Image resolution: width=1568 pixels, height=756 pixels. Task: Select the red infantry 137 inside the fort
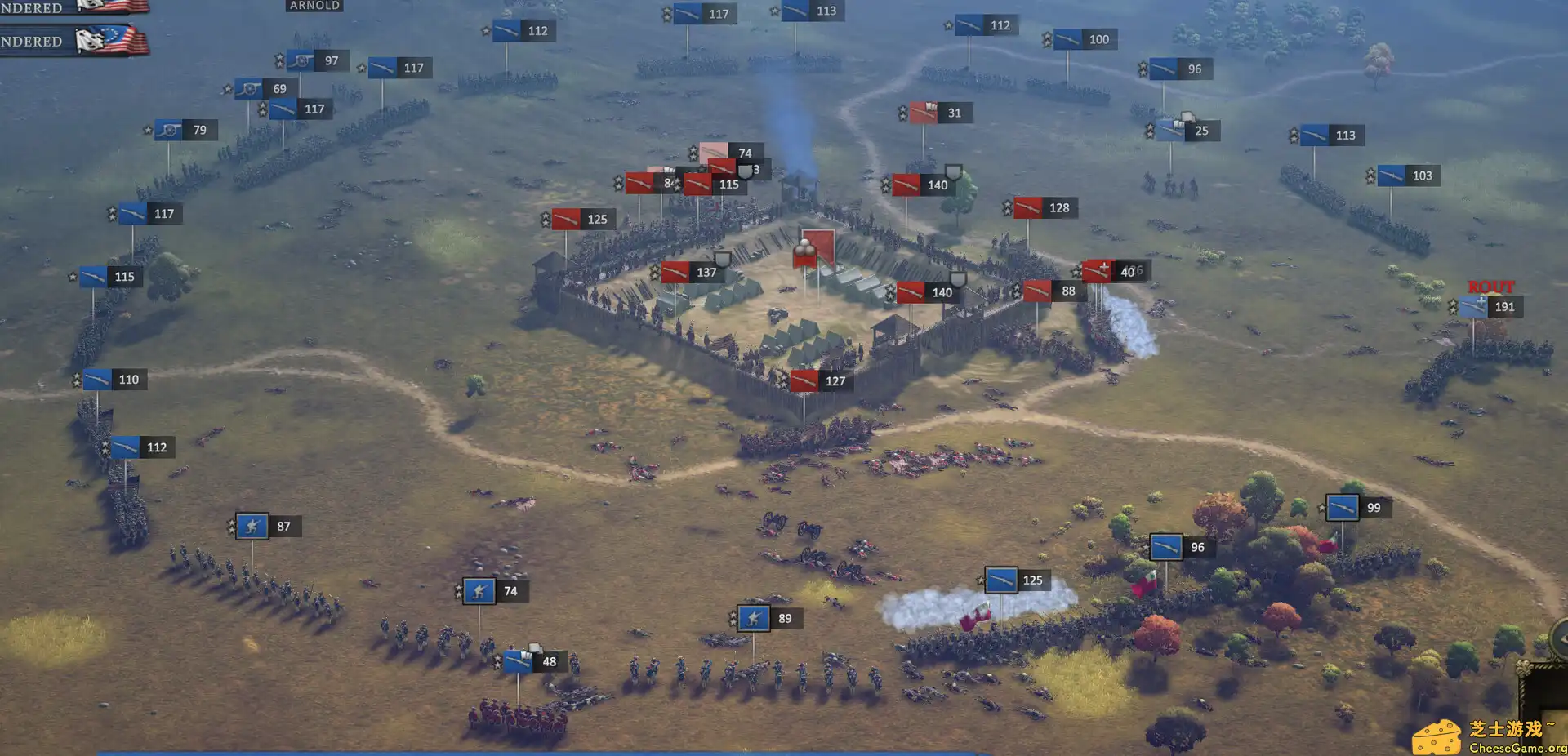pos(690,271)
